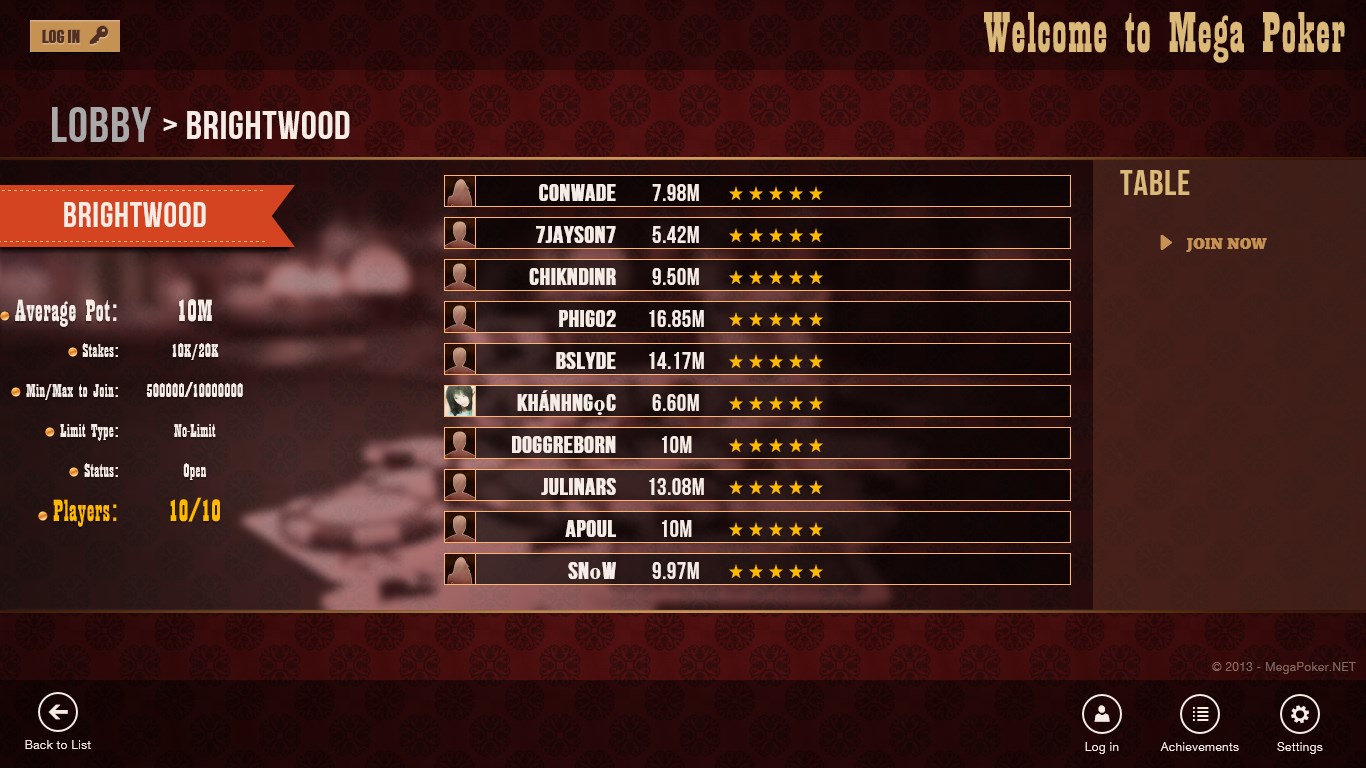This screenshot has width=1366, height=768.
Task: Select KHÁNHNGọC's profile picture
Action: pos(459,401)
